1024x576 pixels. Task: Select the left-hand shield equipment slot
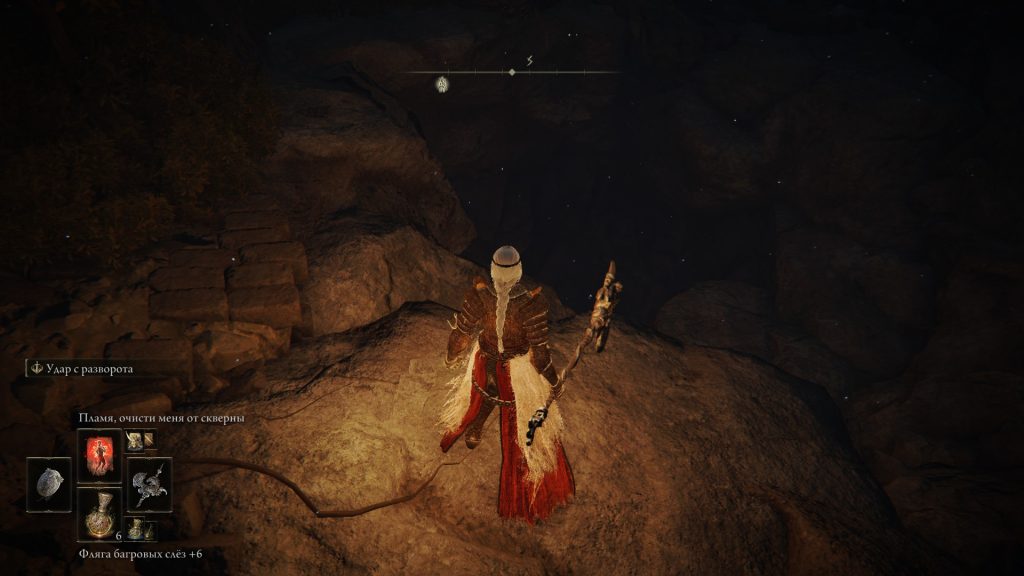click(49, 485)
